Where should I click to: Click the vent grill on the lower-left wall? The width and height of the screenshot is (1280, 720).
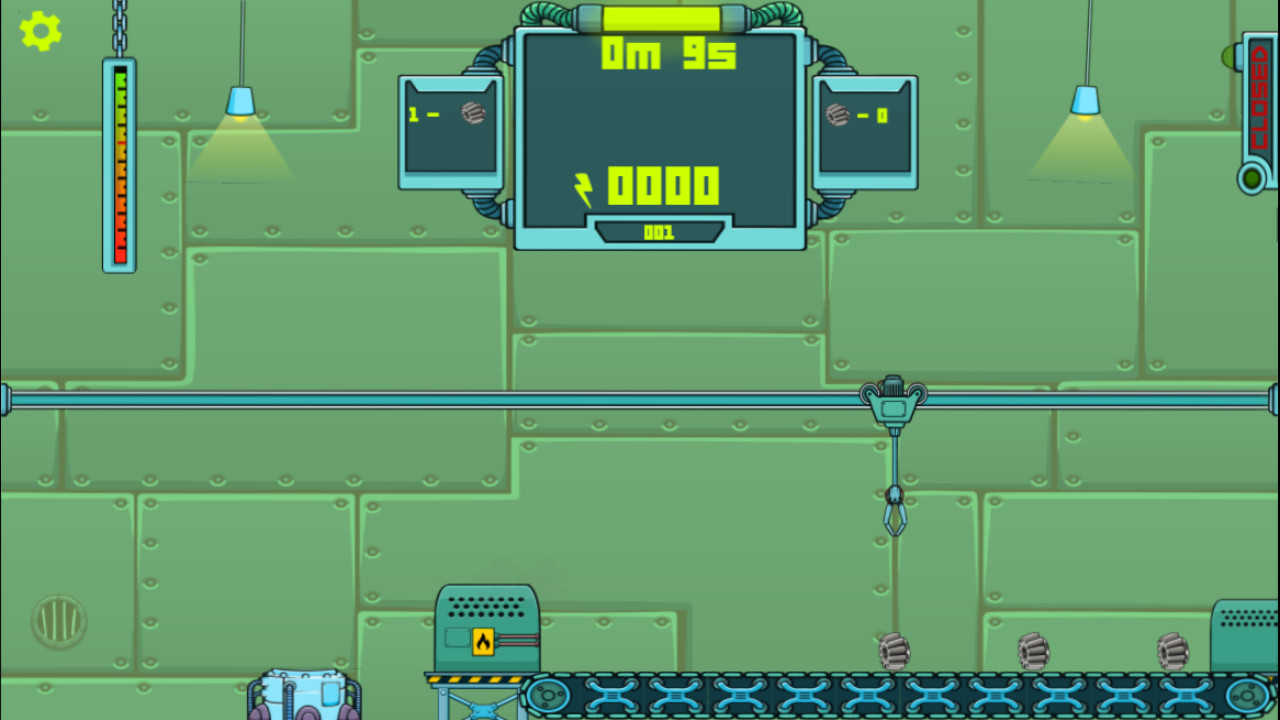pyautogui.click(x=60, y=620)
